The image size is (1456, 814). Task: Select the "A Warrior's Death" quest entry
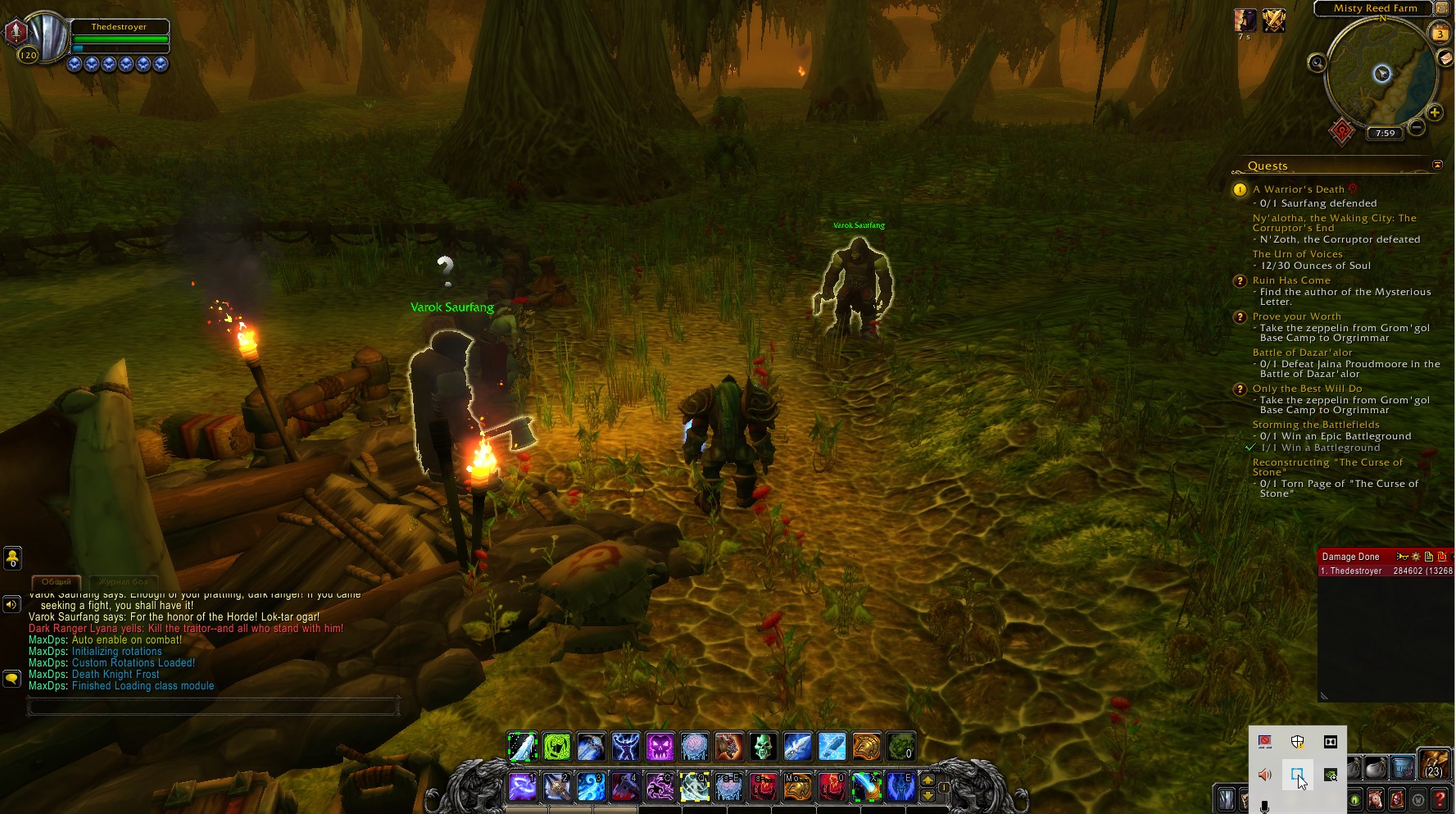pos(1298,189)
